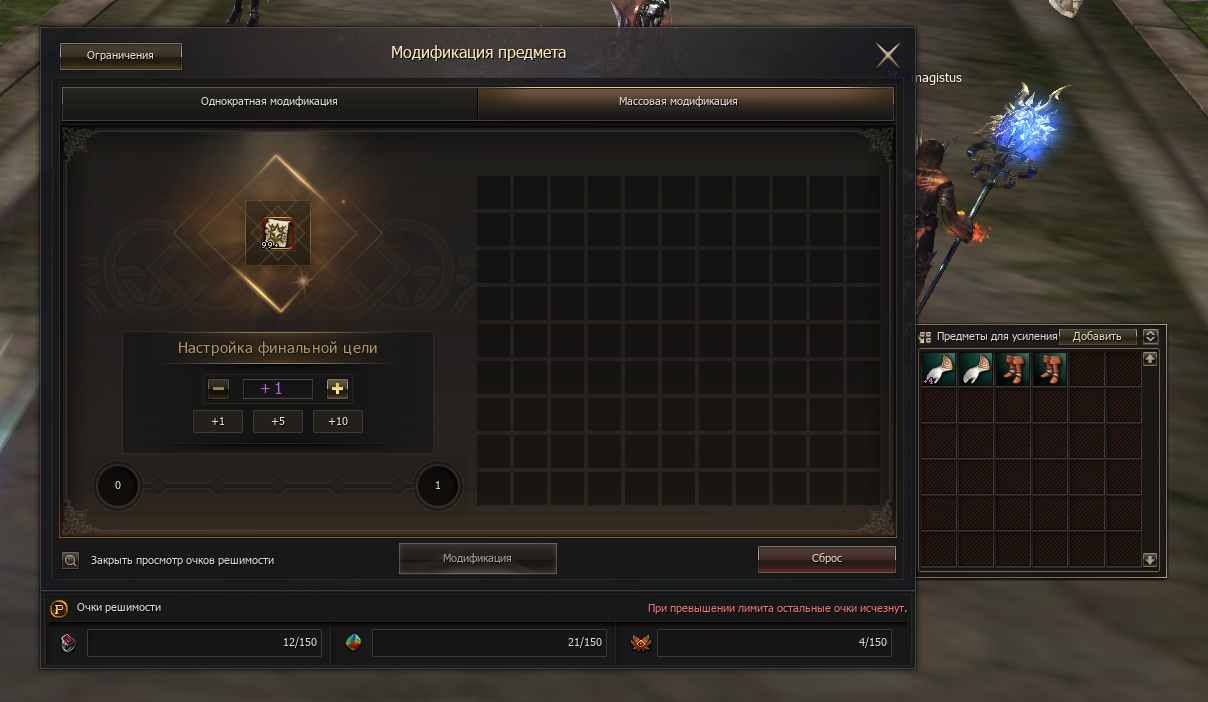Click the Добавить button

[x=1097, y=337]
